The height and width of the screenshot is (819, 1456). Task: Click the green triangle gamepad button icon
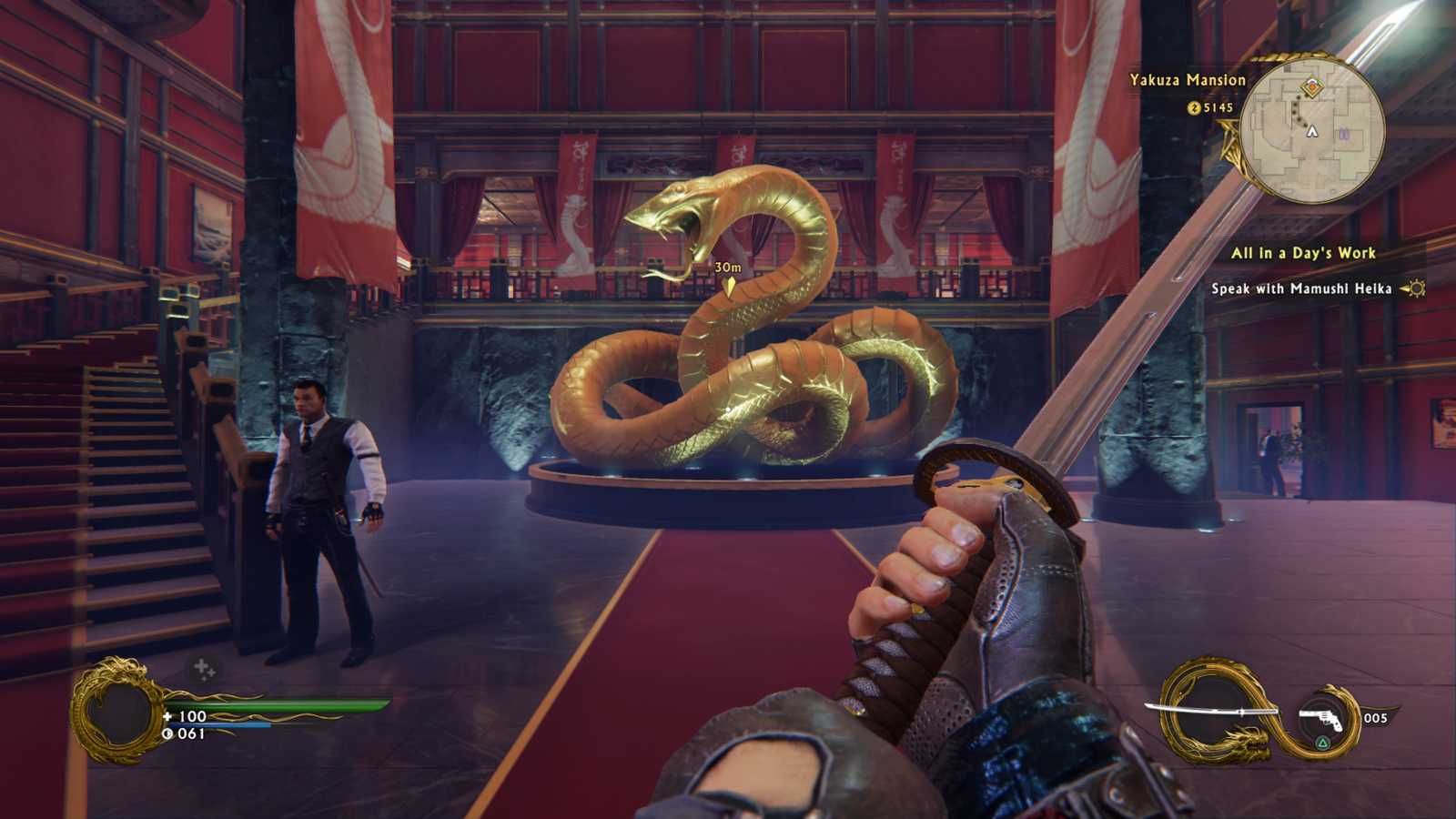pyautogui.click(x=1321, y=743)
